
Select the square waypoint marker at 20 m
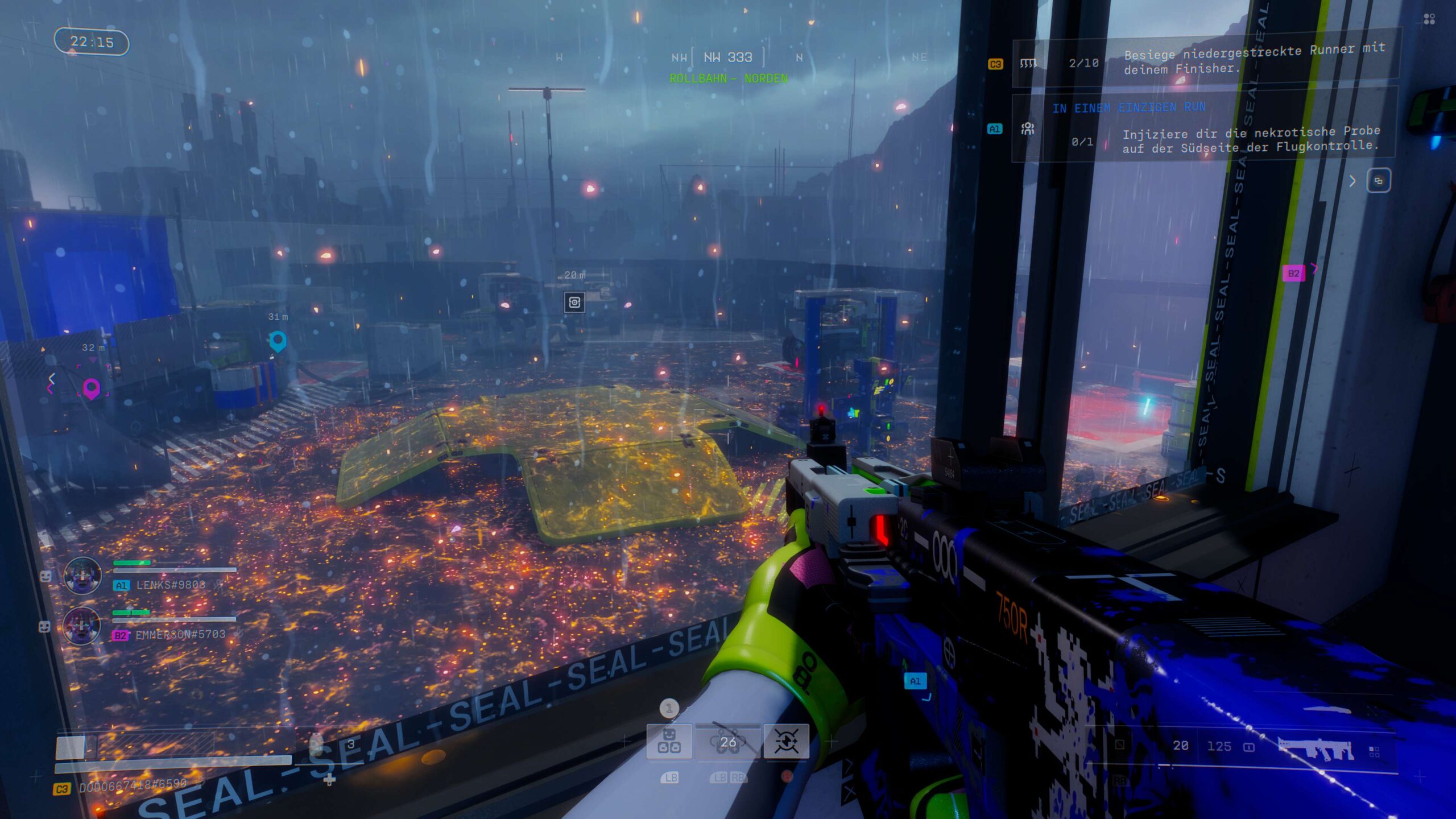pyautogui.click(x=574, y=302)
